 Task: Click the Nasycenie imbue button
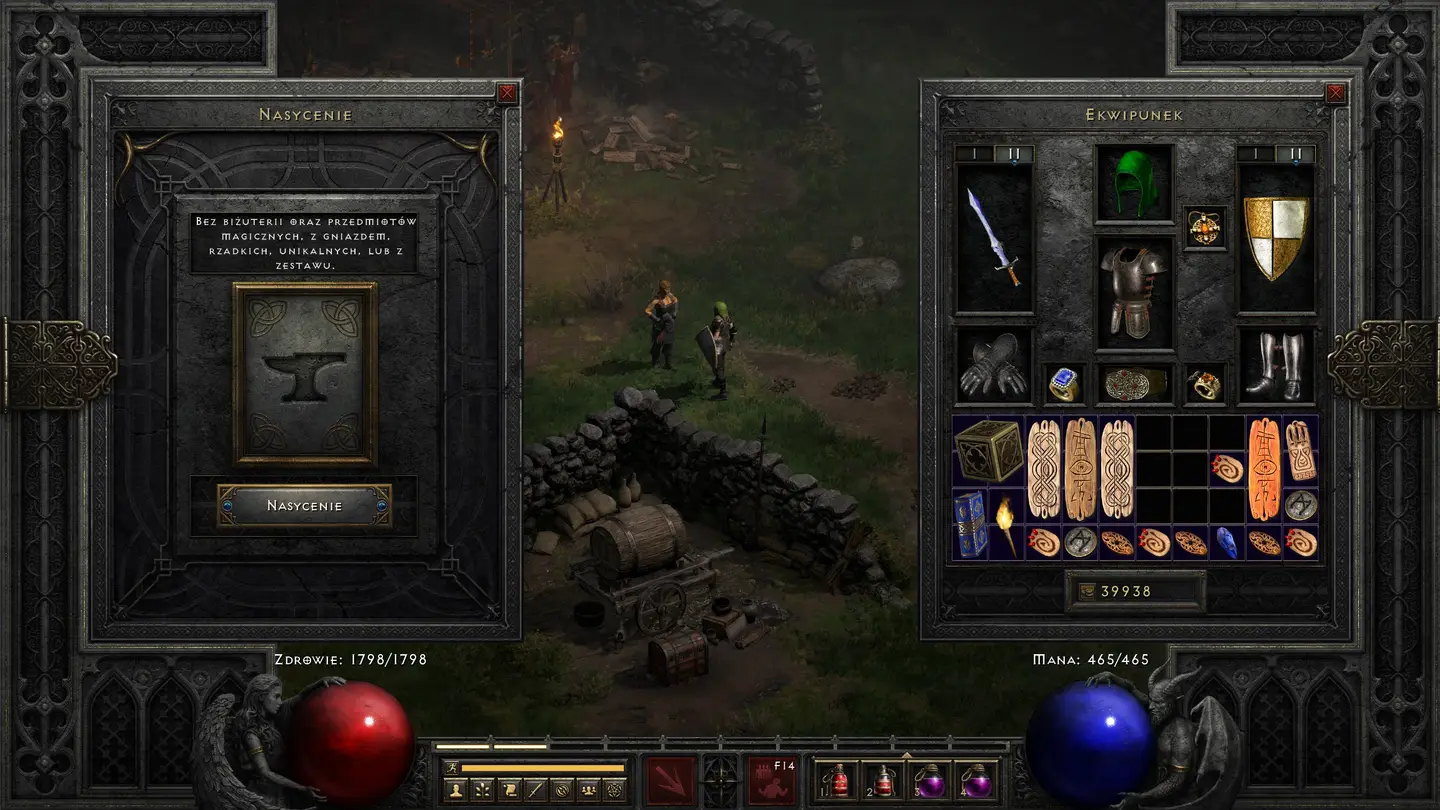tap(304, 506)
